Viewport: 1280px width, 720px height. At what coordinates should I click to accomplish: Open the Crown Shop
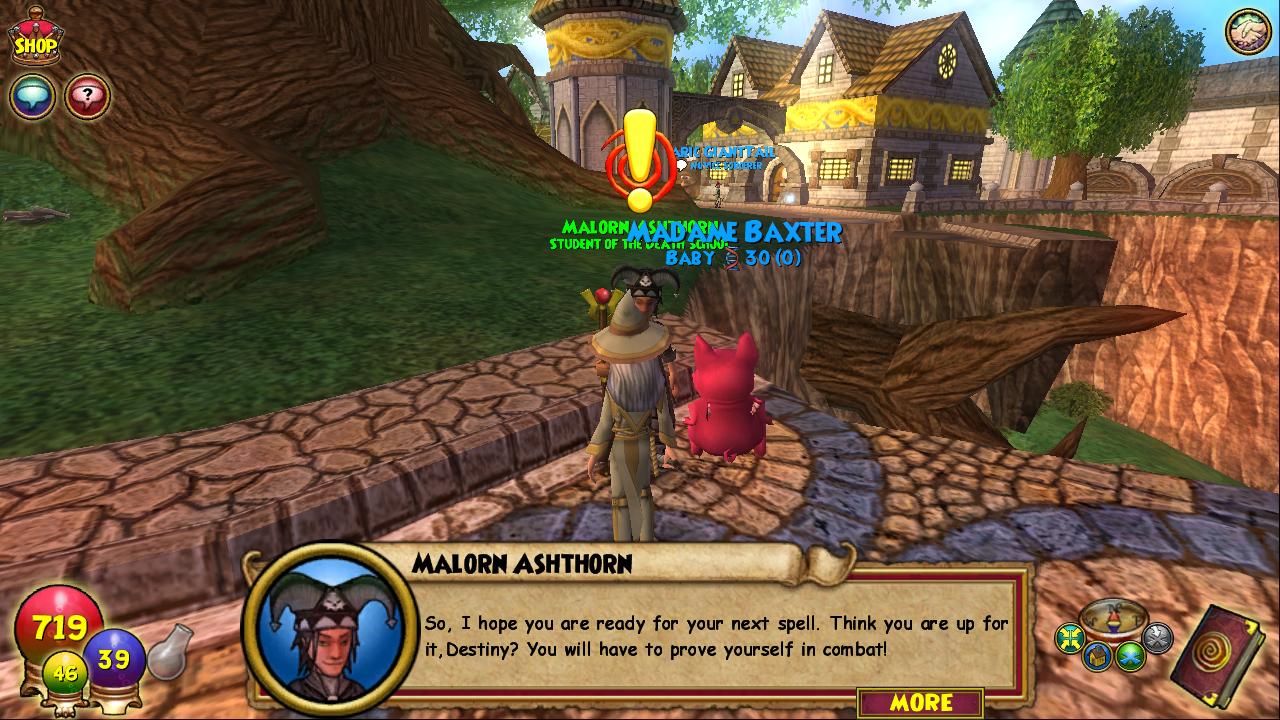(x=33, y=36)
